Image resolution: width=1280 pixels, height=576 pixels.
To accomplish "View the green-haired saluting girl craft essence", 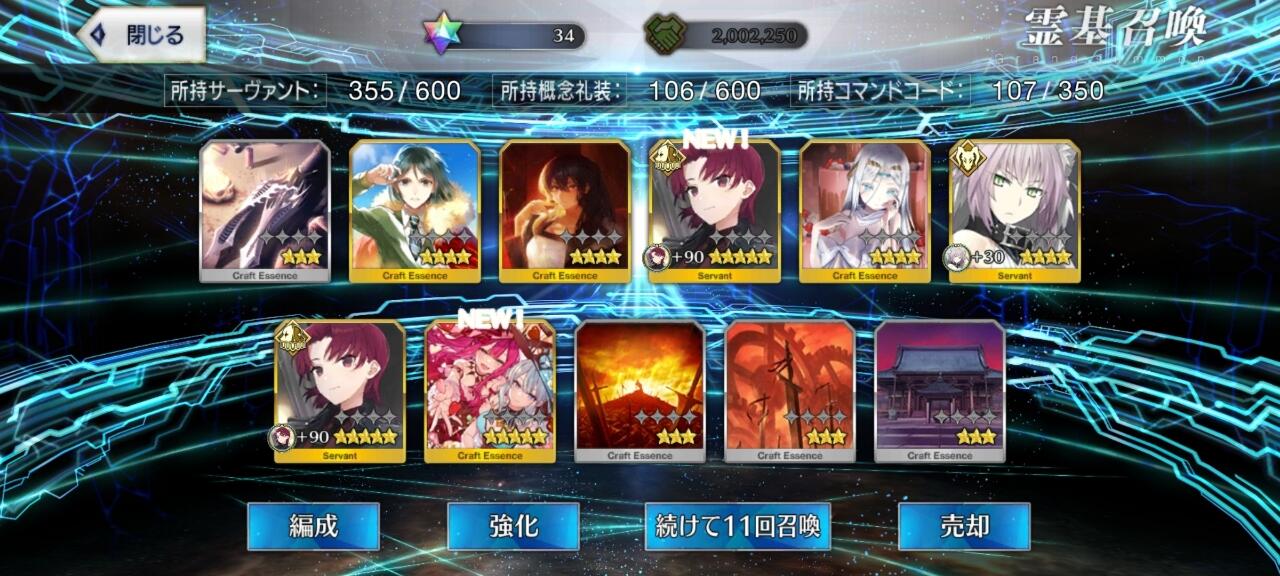I will (415, 211).
